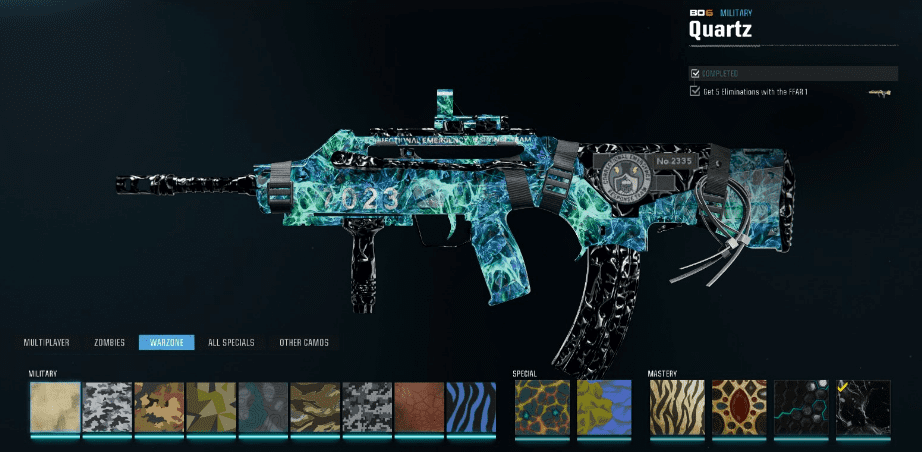
Task: Select the Warzone camo tab
Action: click(x=166, y=342)
